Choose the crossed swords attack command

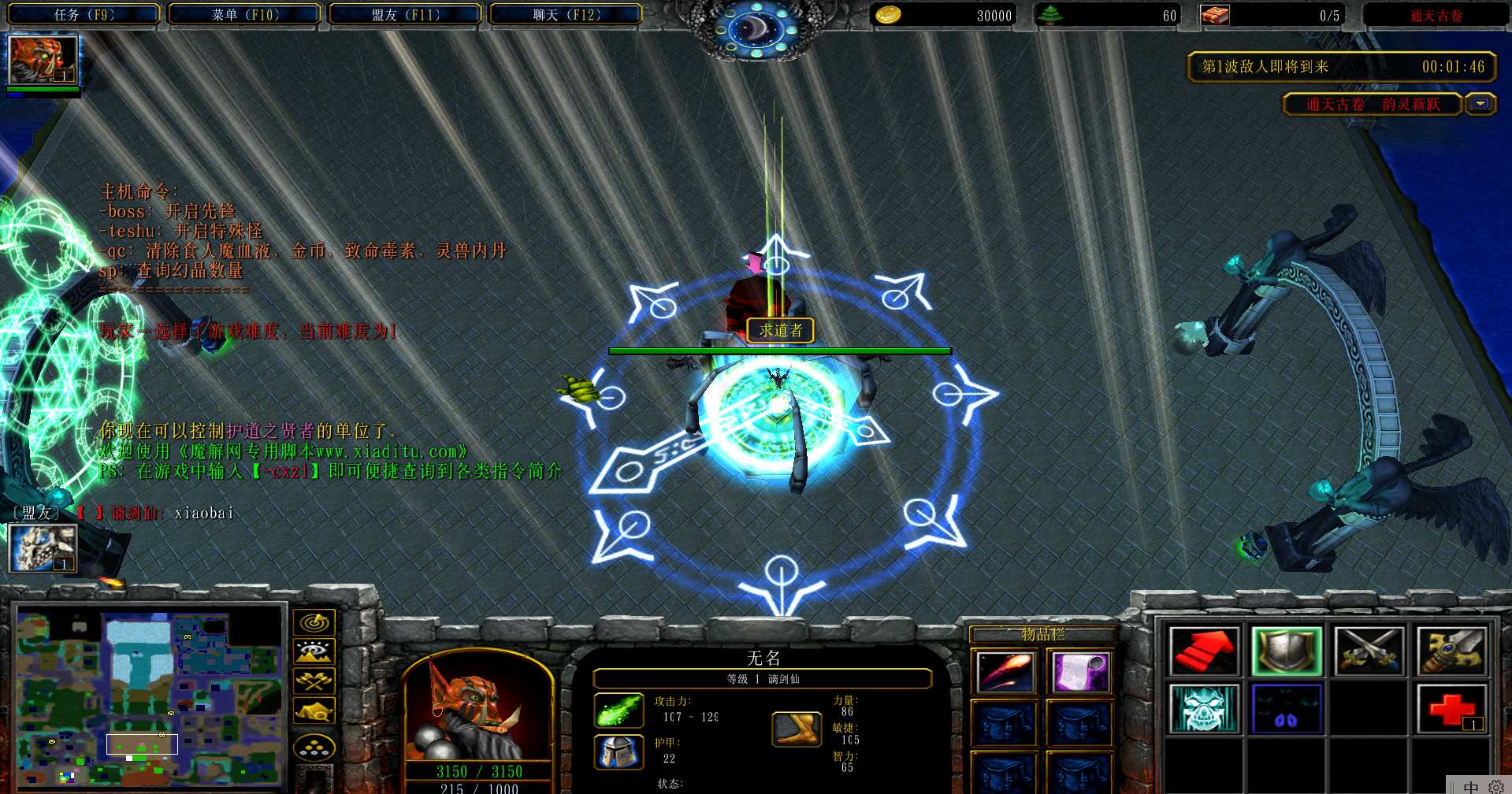[1369, 651]
